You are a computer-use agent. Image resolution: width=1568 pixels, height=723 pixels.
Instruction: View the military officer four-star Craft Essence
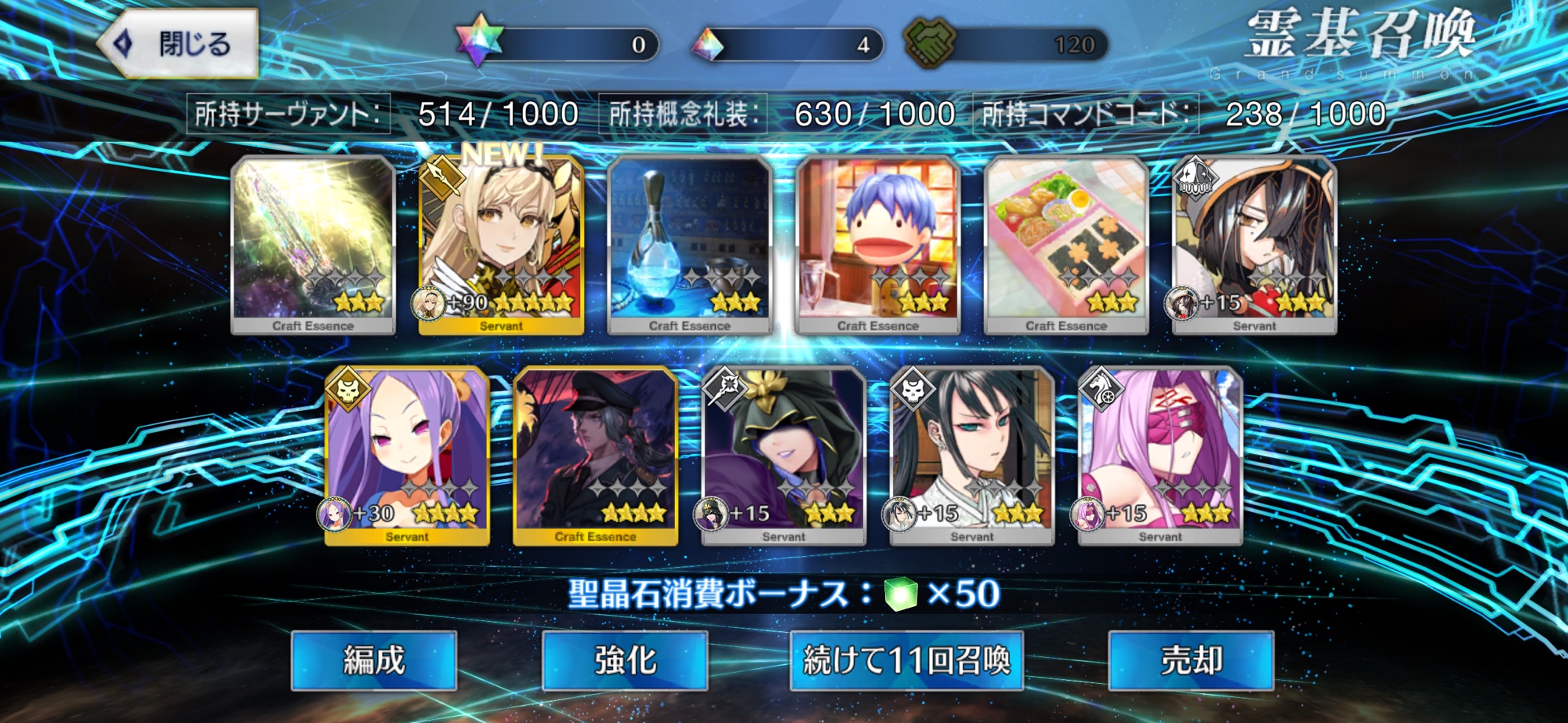(x=596, y=455)
